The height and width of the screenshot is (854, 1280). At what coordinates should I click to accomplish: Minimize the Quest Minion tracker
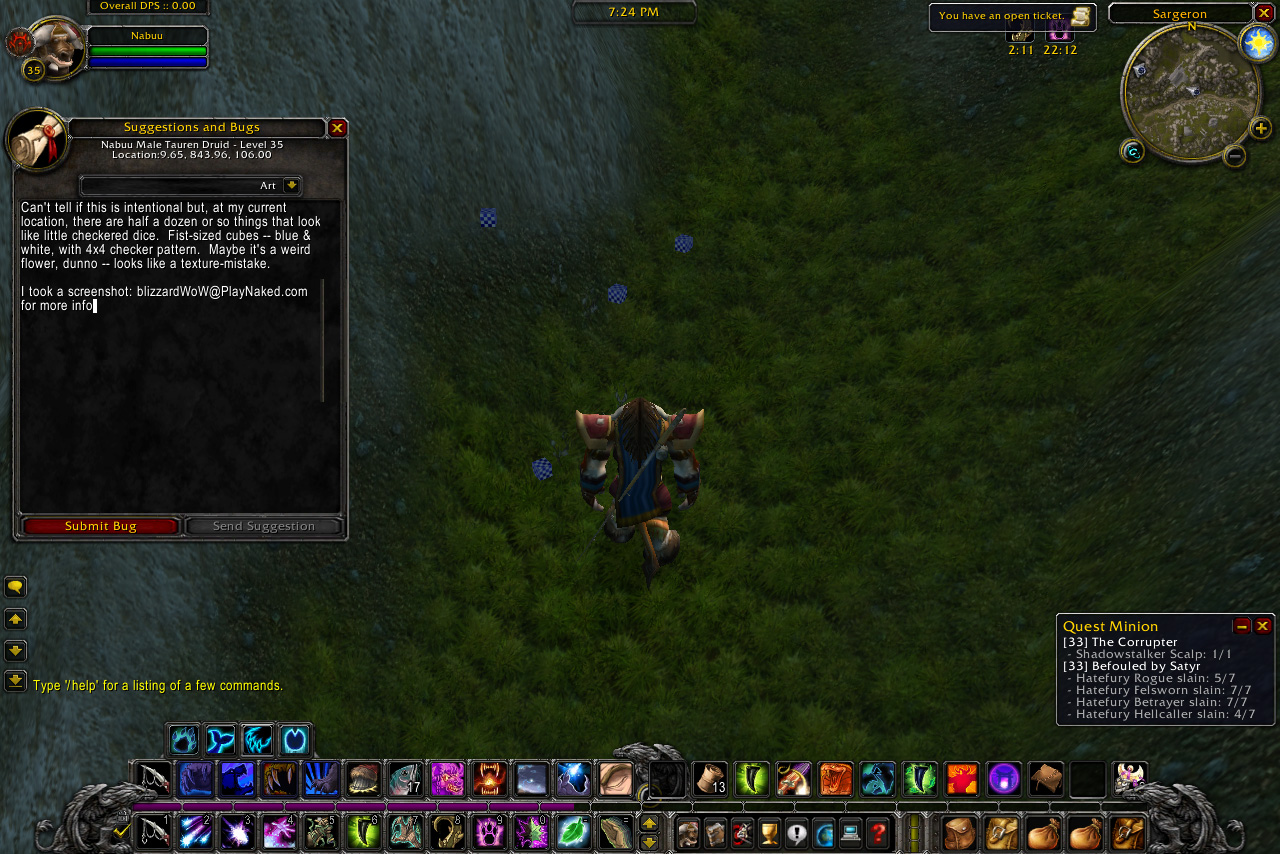point(1242,626)
